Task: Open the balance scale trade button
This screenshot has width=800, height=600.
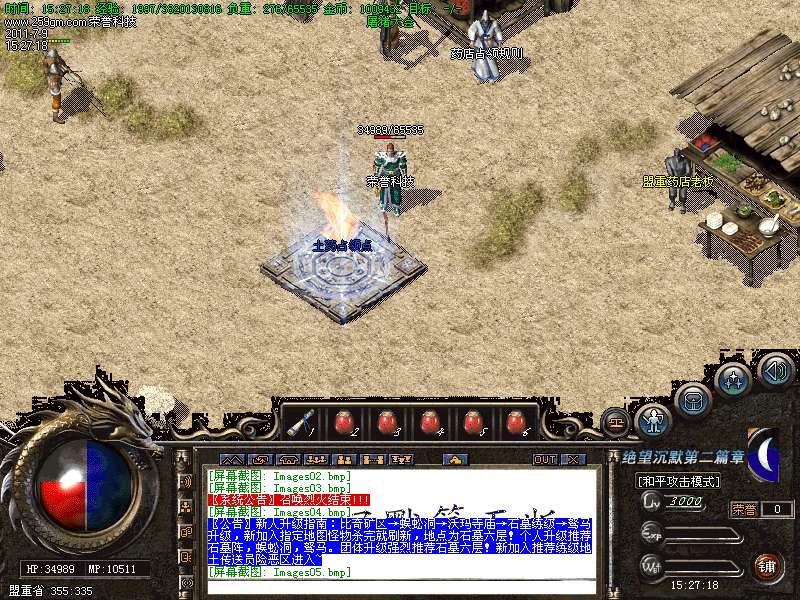Action: point(615,421)
